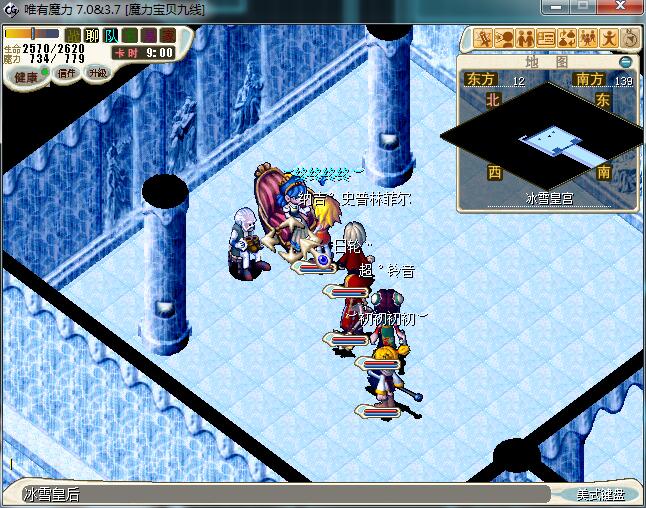
Task: Click the two-person team-up action icon
Action: pyautogui.click(x=527, y=39)
